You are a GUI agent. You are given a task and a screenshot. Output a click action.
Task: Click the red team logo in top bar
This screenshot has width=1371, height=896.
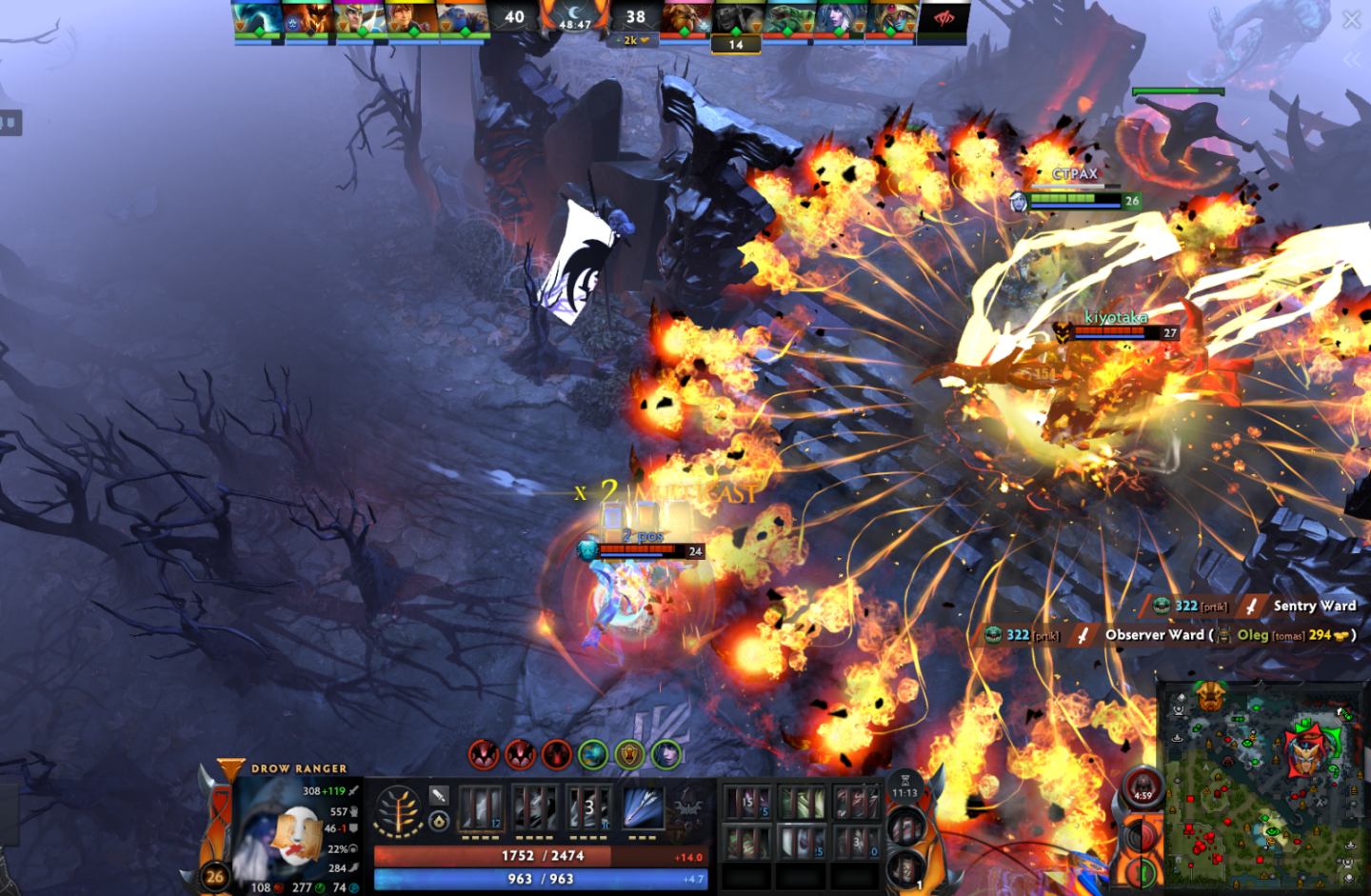pyautogui.click(x=944, y=19)
